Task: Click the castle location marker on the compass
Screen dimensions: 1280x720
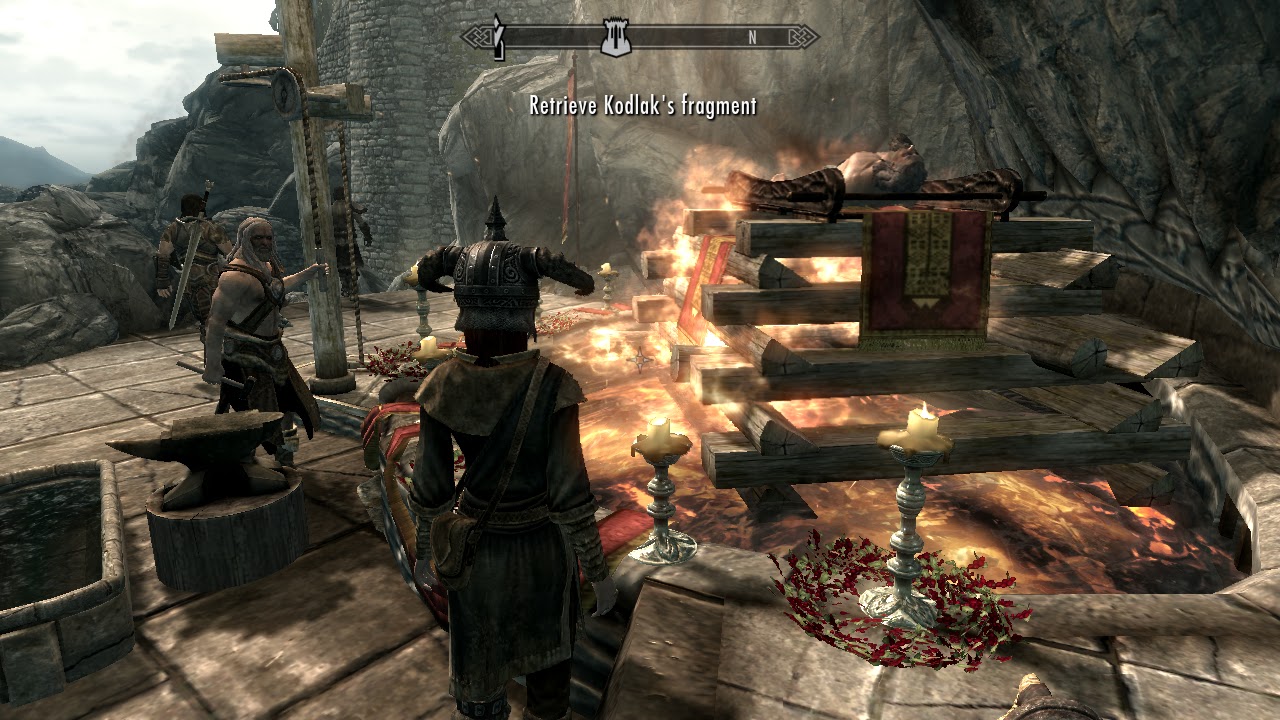Action: [x=614, y=39]
